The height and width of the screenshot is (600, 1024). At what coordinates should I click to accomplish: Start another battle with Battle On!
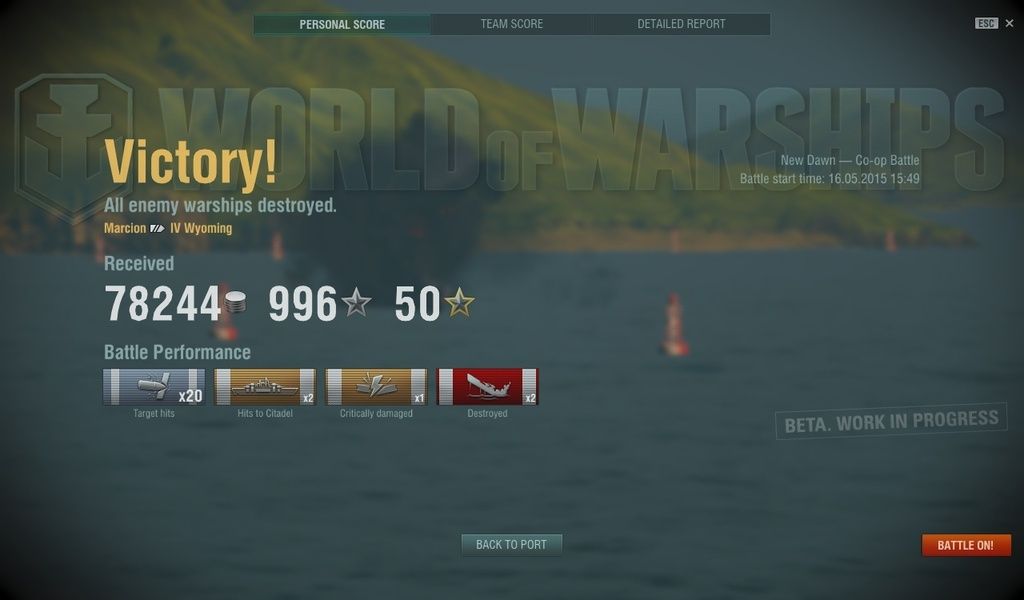pyautogui.click(x=965, y=546)
